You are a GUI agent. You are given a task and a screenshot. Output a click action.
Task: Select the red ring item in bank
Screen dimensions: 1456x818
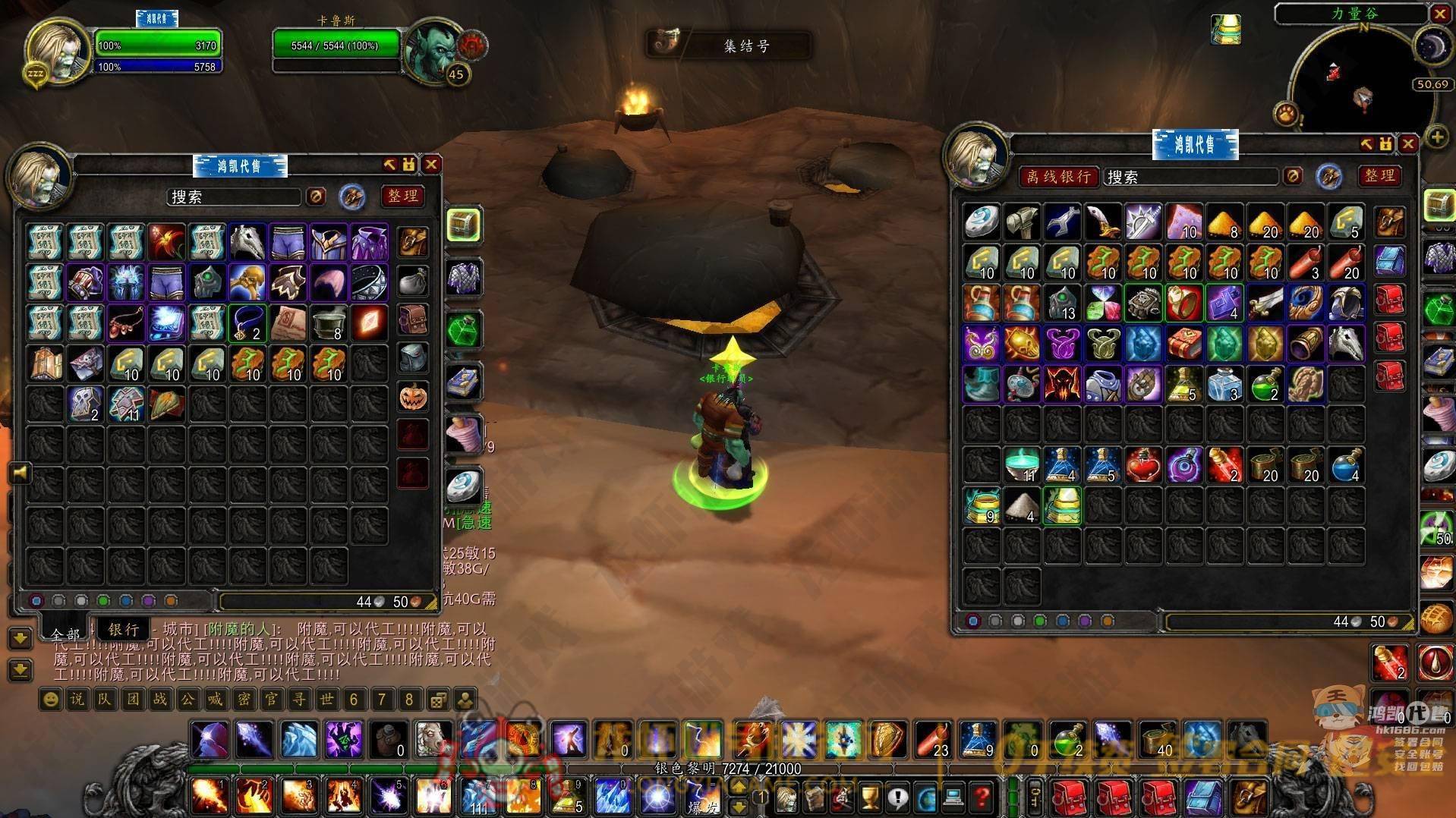point(1183,302)
